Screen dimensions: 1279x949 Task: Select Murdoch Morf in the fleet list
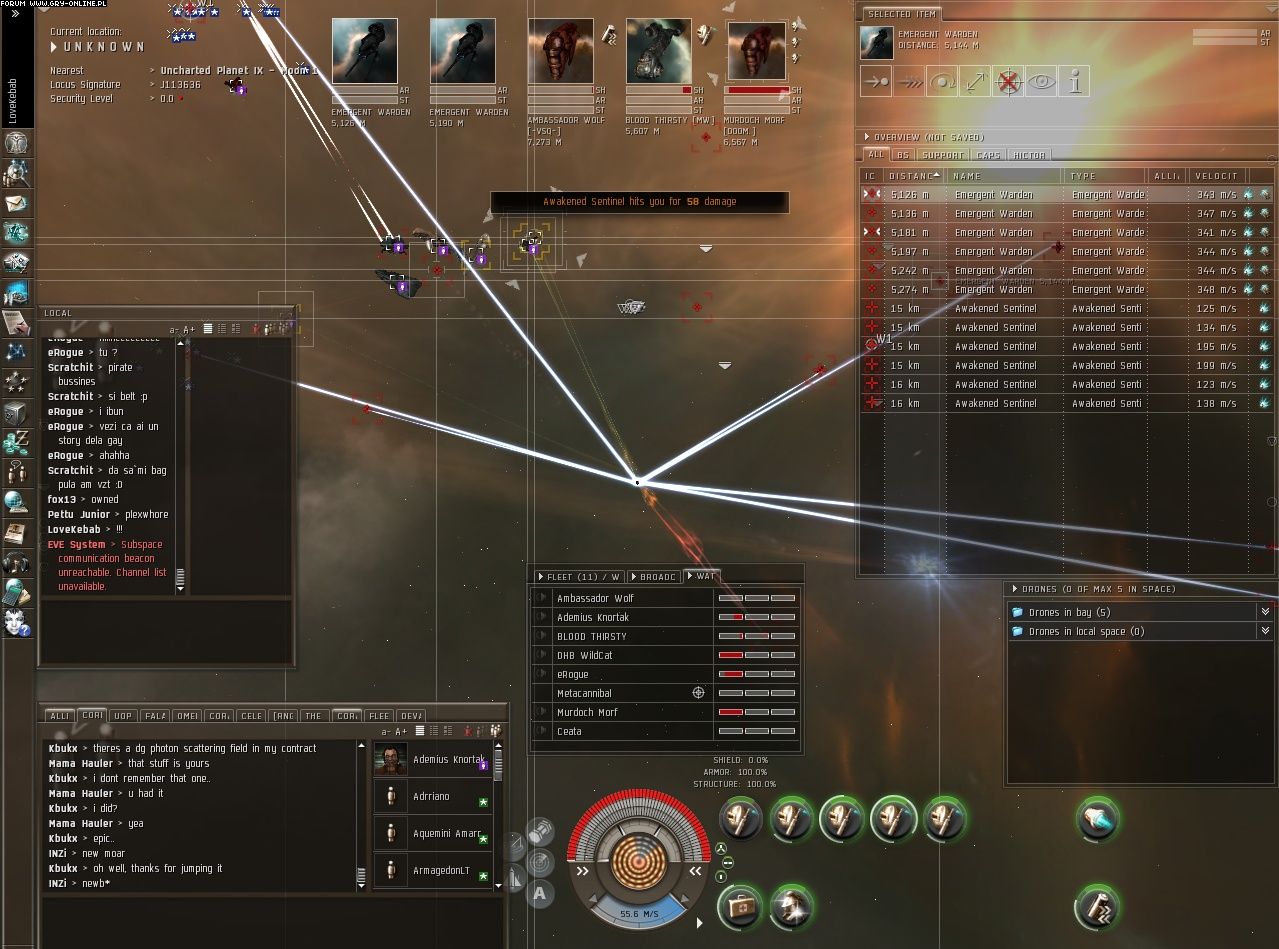click(x=587, y=712)
